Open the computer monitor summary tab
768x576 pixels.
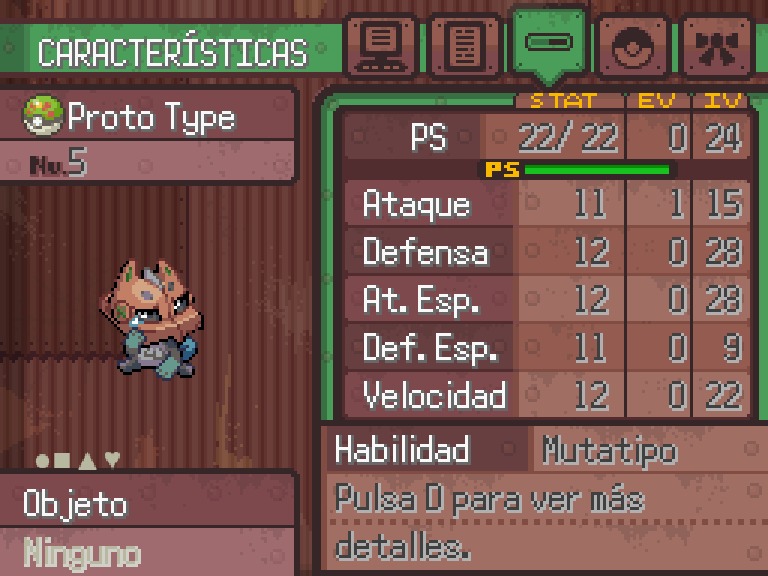coord(380,46)
